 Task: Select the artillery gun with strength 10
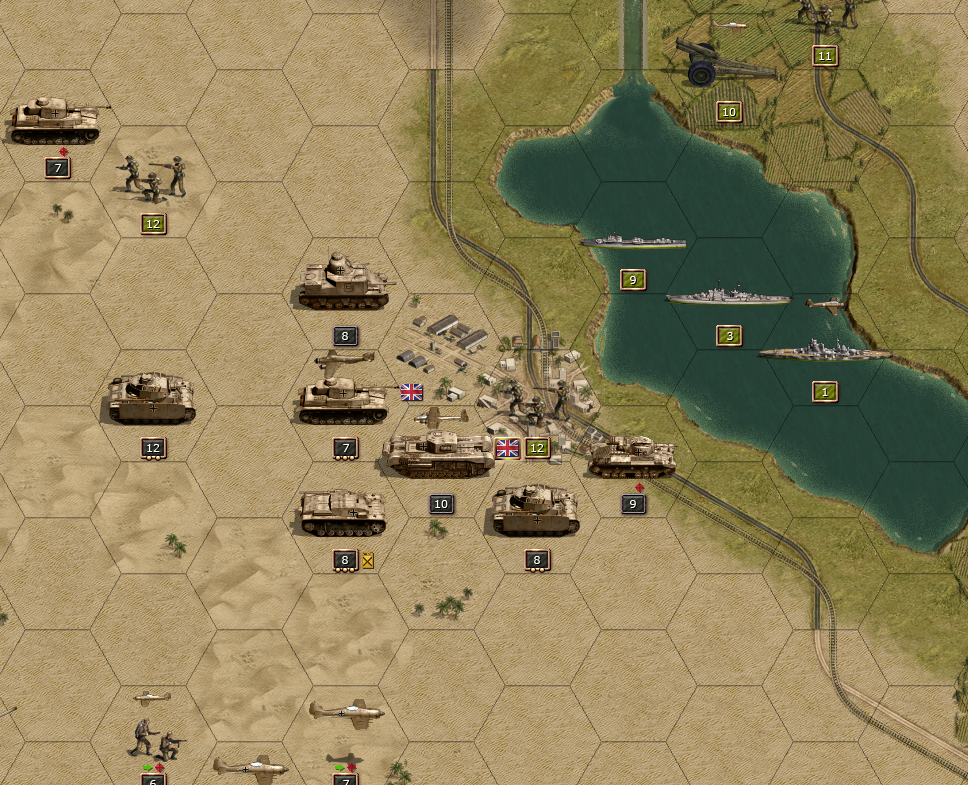(x=724, y=64)
